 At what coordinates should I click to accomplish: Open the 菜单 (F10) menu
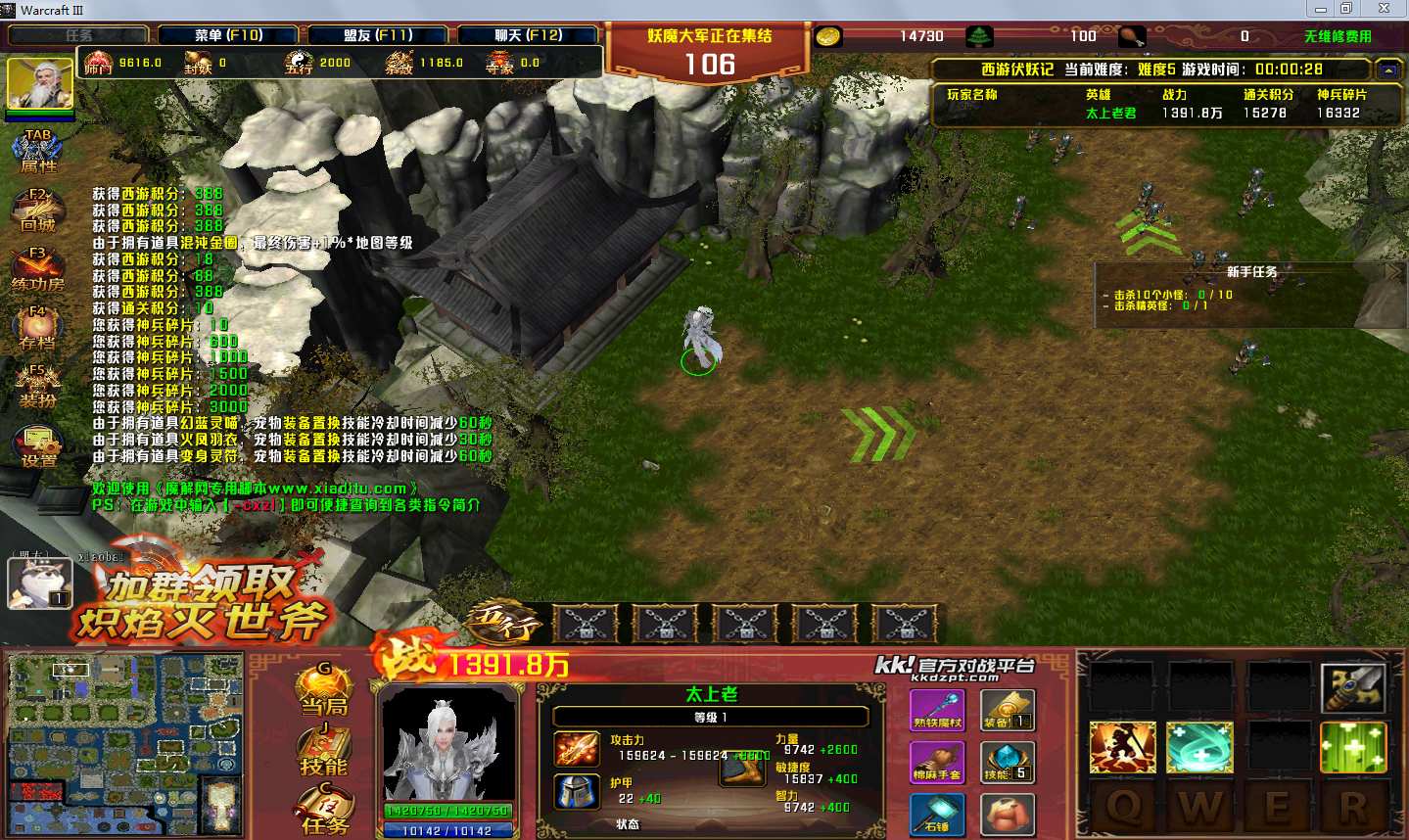[x=229, y=35]
